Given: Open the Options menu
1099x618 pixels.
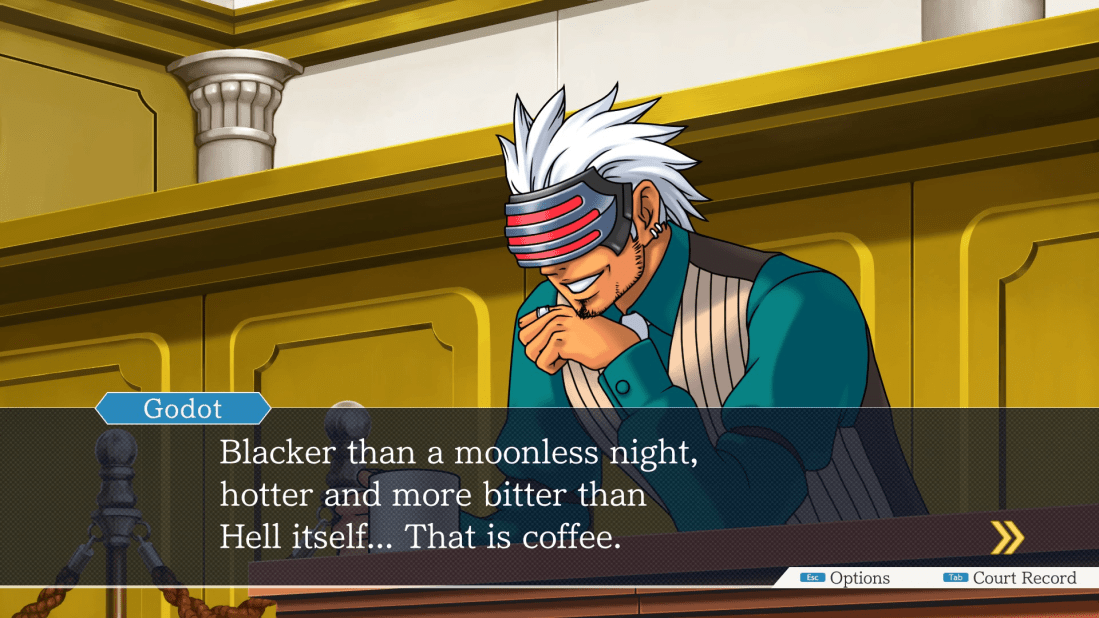Looking at the screenshot, I should point(845,578).
